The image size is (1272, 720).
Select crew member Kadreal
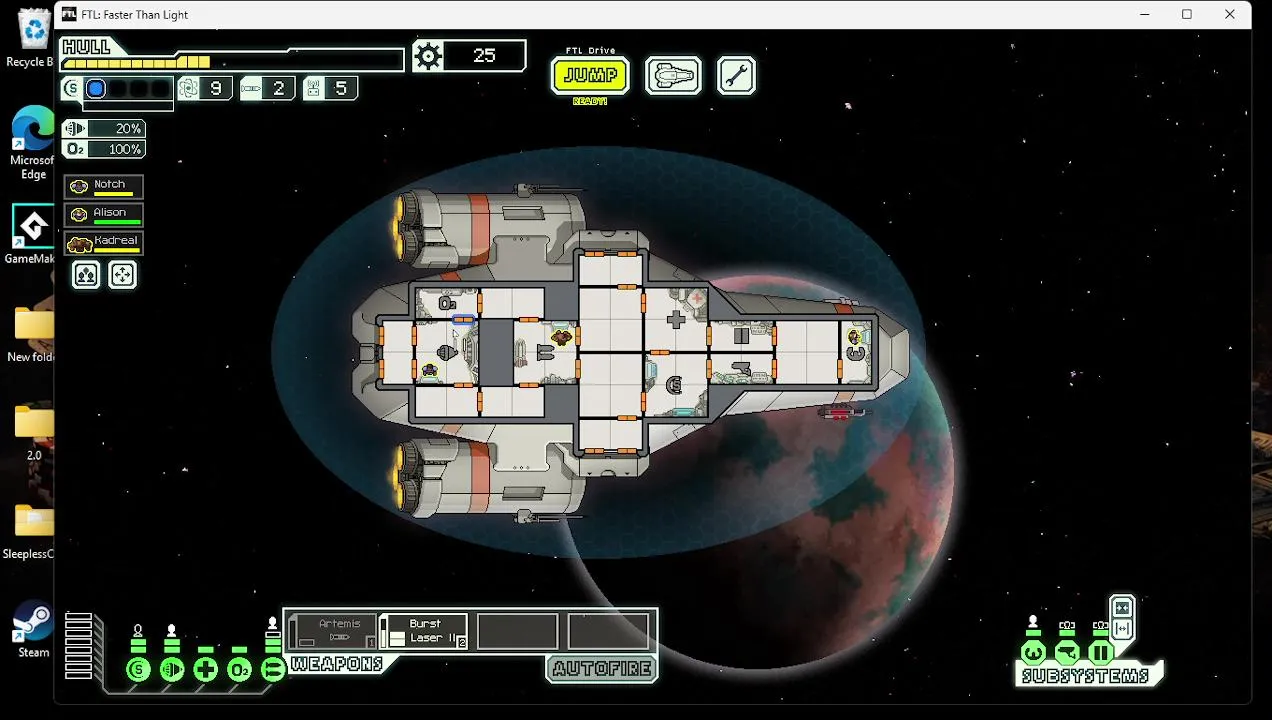pos(104,242)
